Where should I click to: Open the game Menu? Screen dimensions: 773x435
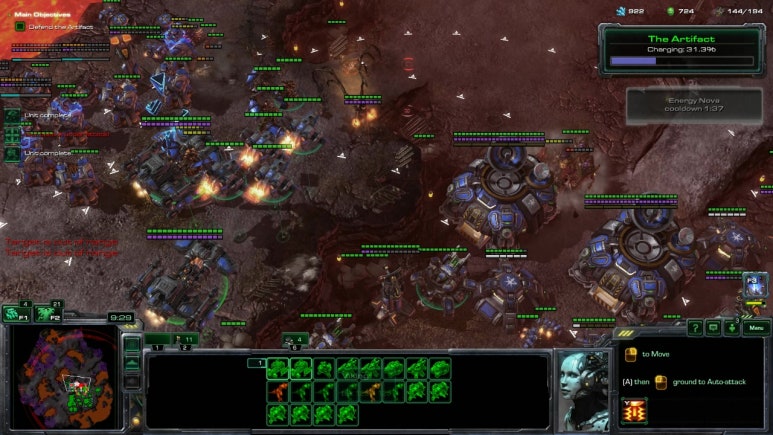point(756,327)
